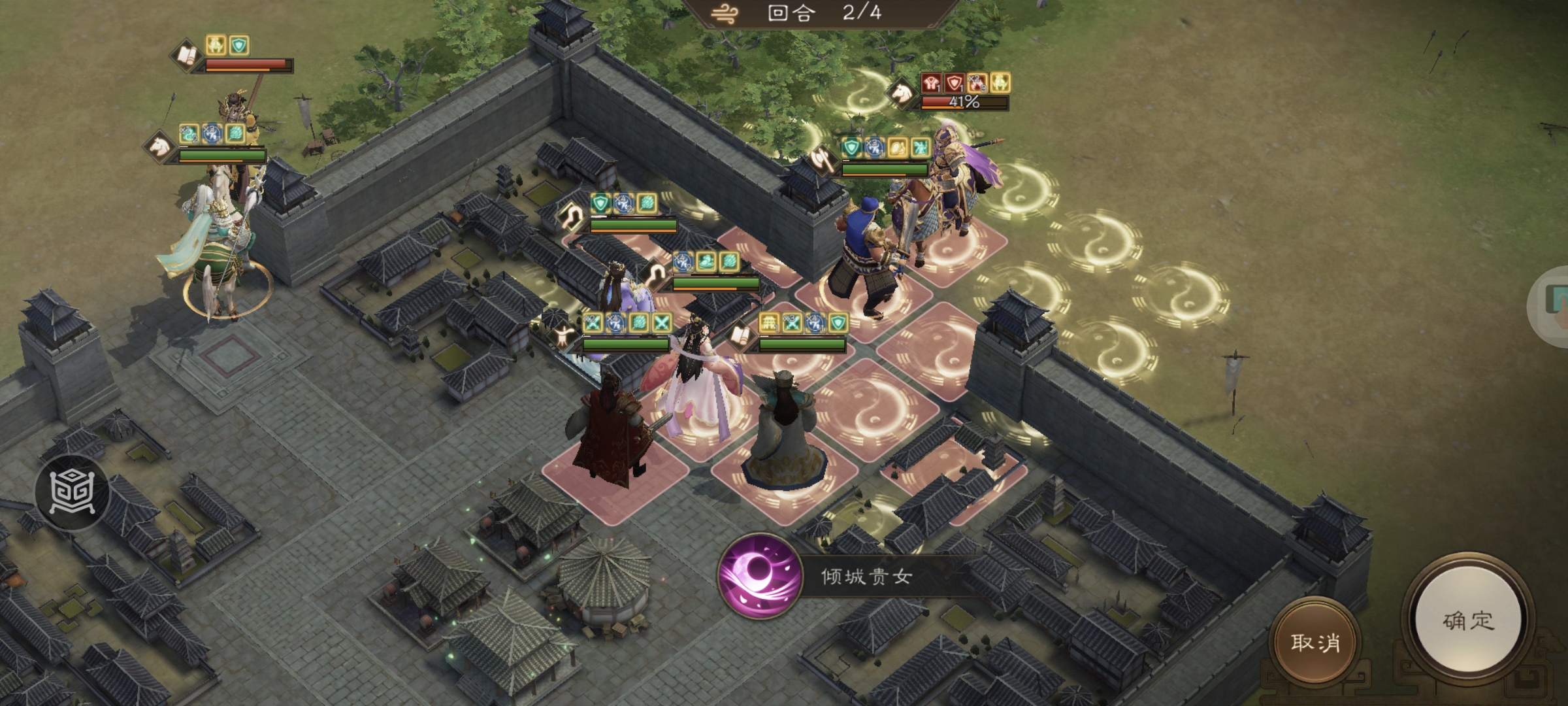The height and width of the screenshot is (706, 1568).
Task: Select the 倾城贵女 skill icon
Action: [x=760, y=575]
